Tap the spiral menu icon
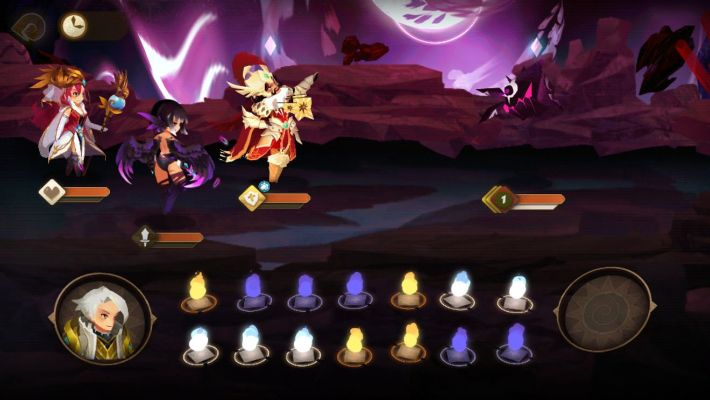The width and height of the screenshot is (710, 400). tap(29, 25)
